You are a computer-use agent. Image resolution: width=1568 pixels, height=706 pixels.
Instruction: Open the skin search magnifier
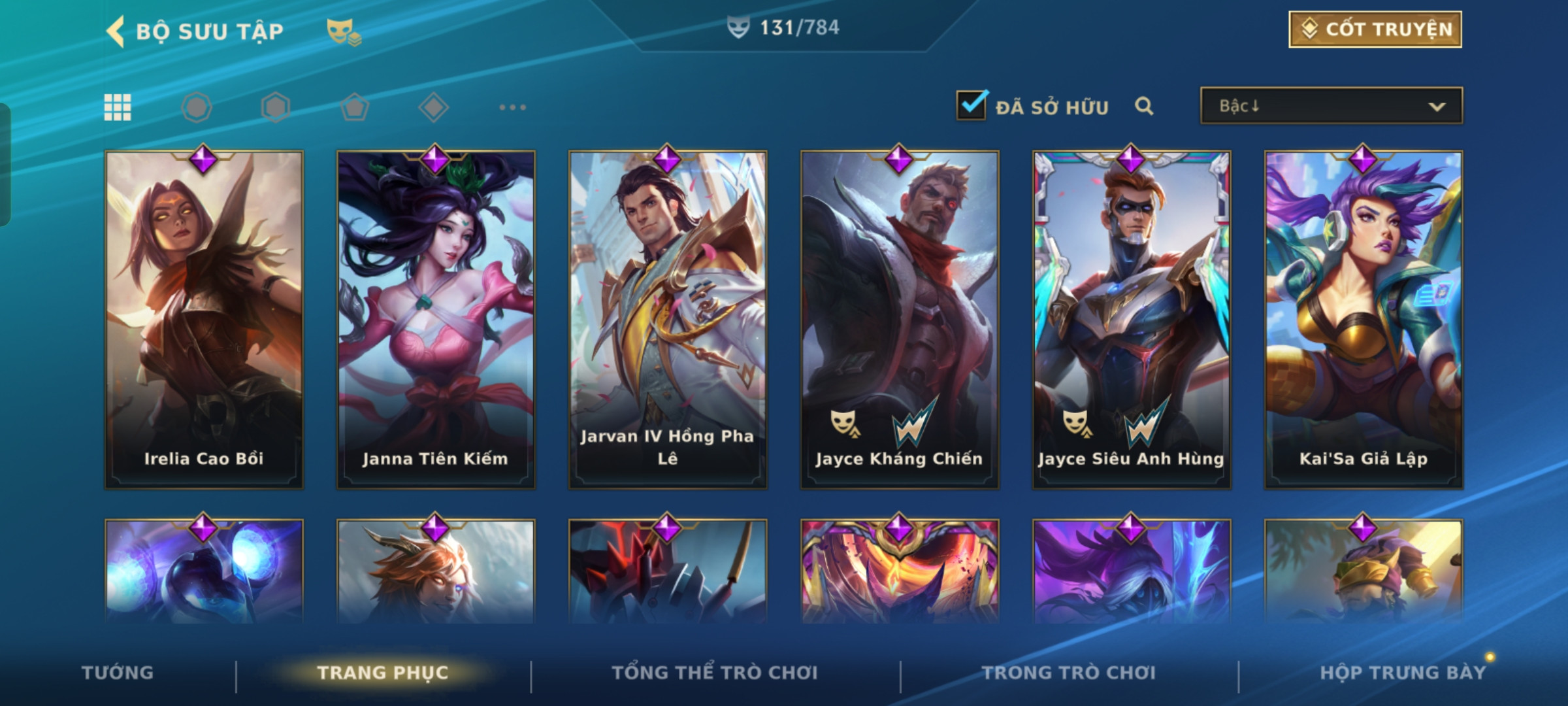[1143, 106]
